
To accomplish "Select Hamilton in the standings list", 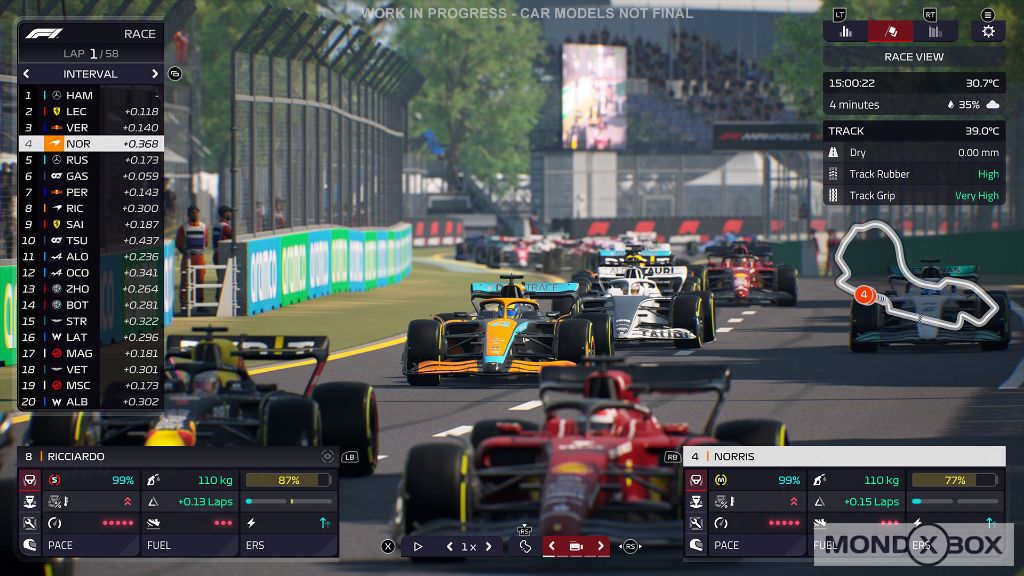I will click(90, 96).
